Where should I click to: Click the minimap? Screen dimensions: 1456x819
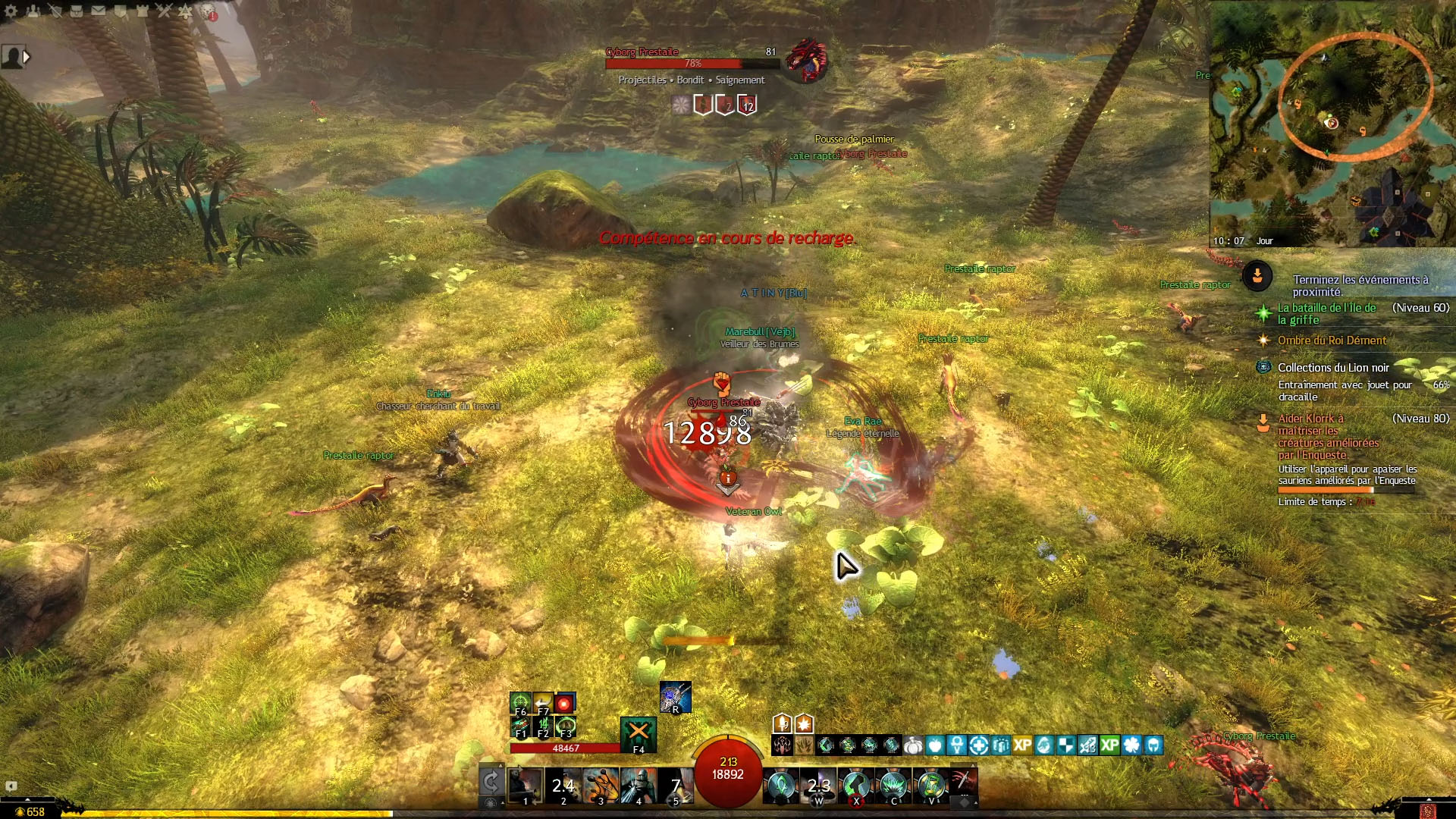click(x=1332, y=123)
